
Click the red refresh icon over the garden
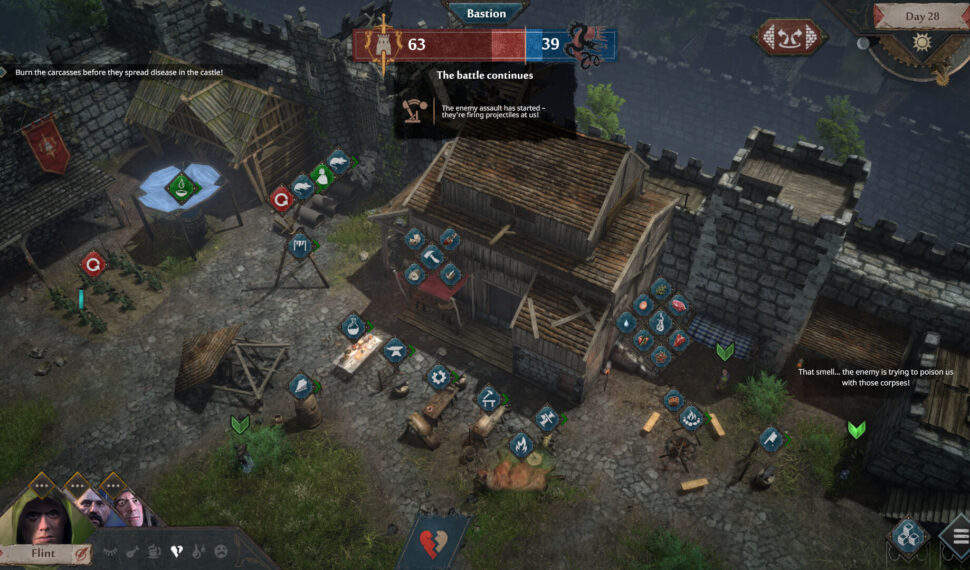pos(93,264)
